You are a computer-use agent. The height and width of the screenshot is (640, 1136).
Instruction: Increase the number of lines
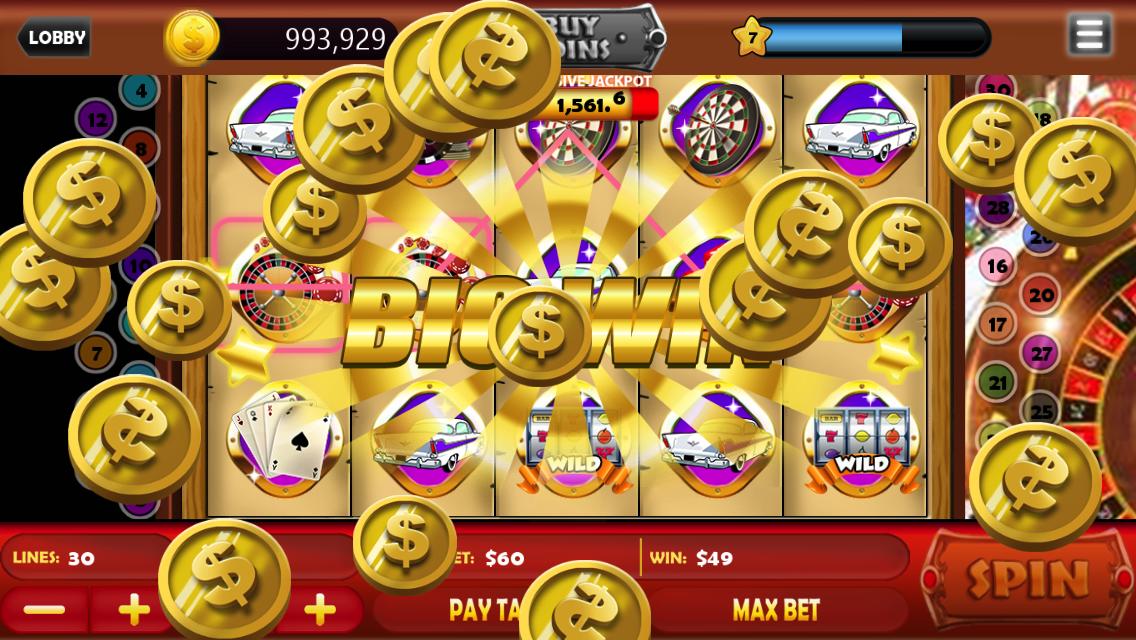(133, 610)
